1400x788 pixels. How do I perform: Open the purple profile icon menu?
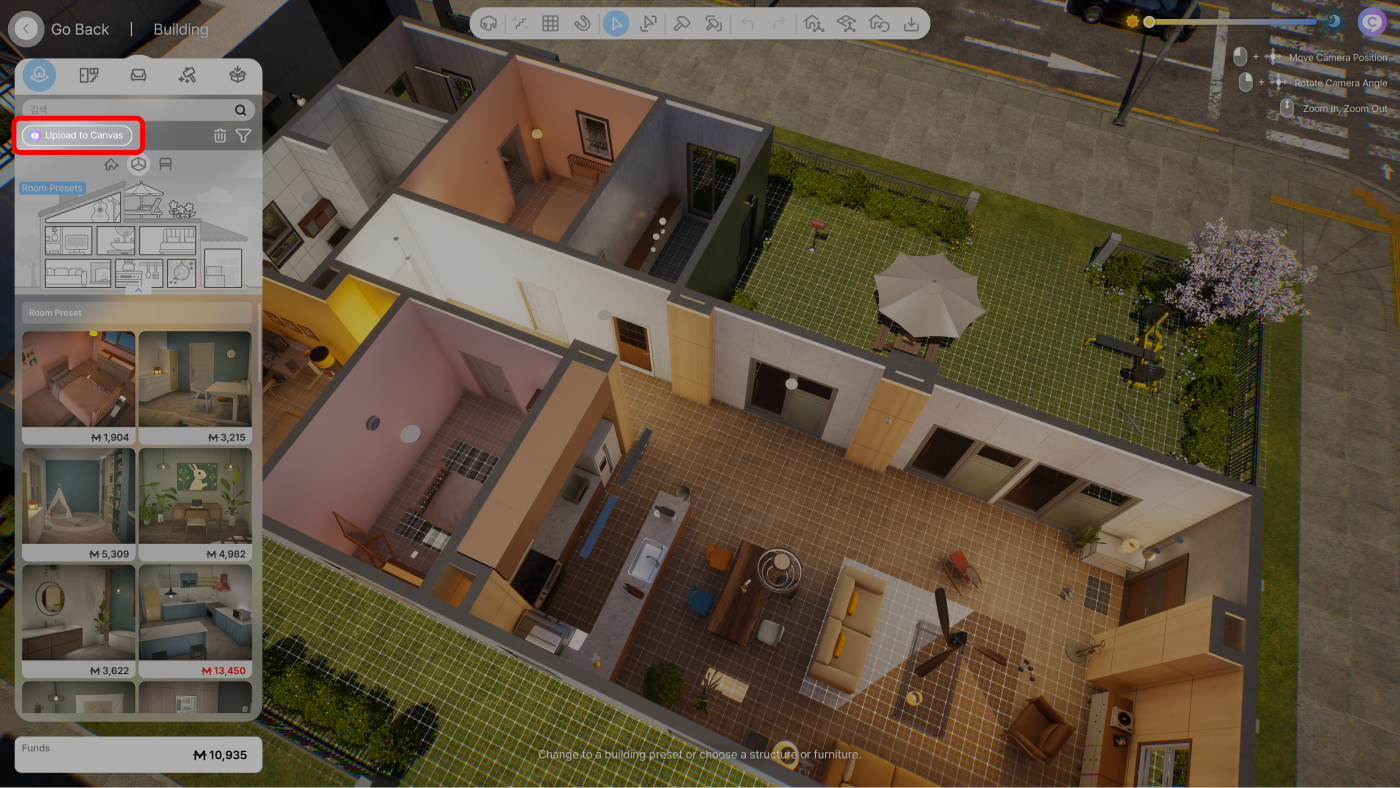click(1371, 22)
